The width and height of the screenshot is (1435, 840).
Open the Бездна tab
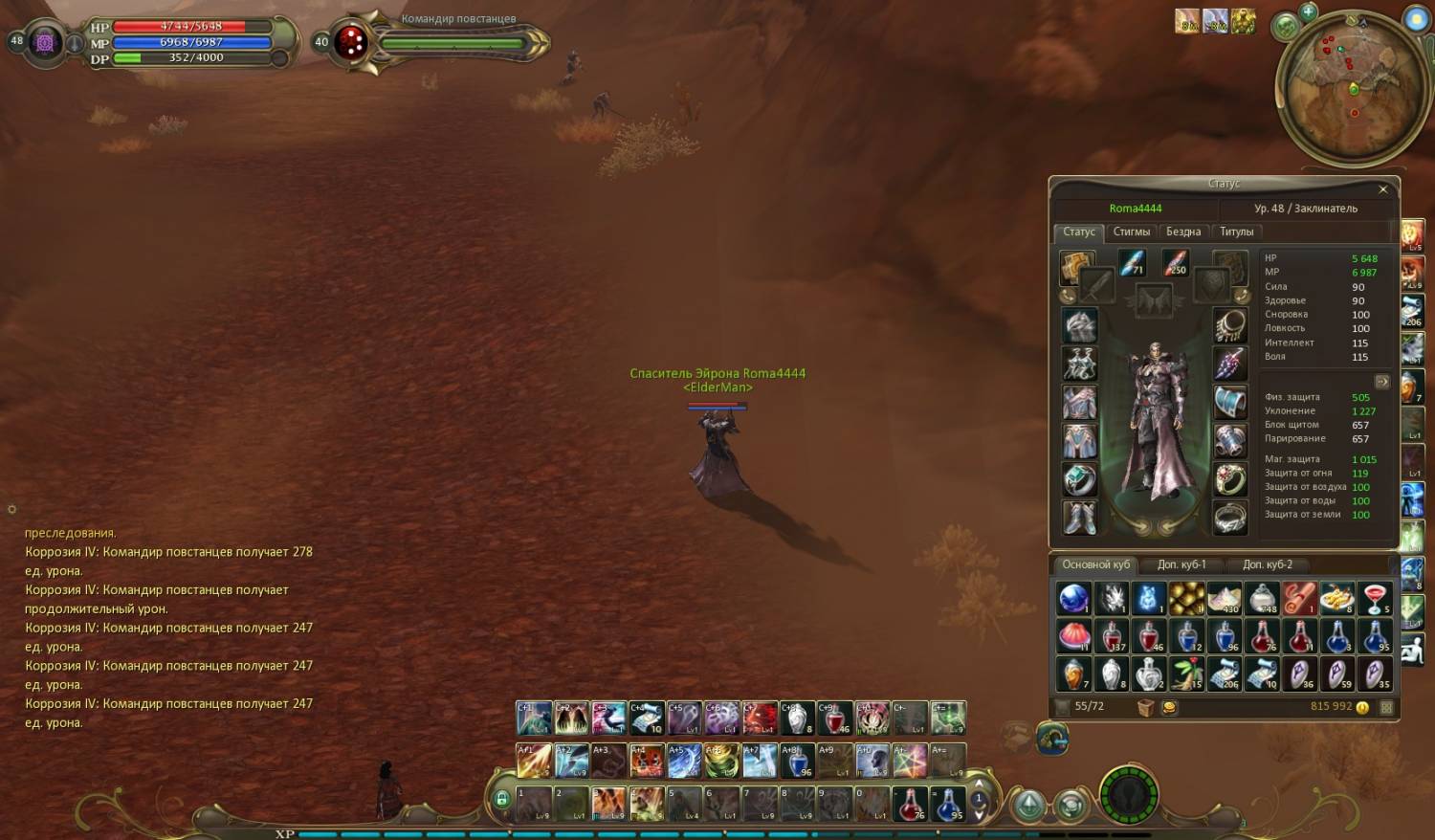(1182, 232)
